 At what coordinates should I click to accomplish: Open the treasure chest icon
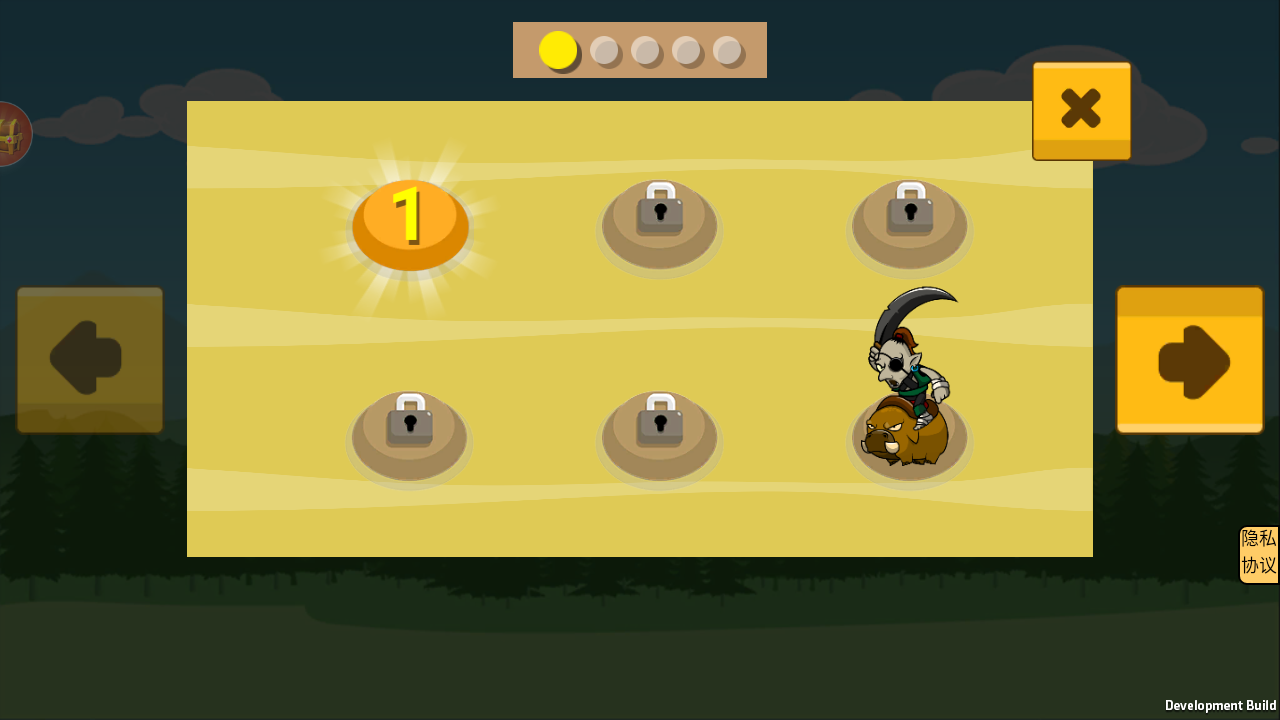[x=12, y=134]
